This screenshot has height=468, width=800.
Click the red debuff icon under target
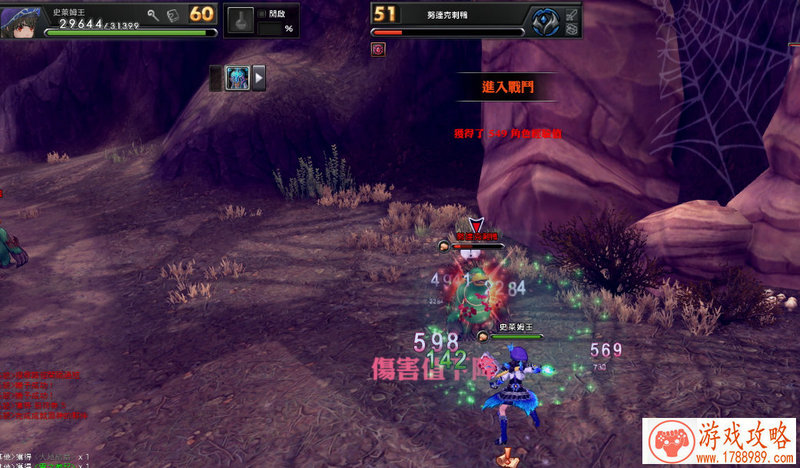pos(378,48)
